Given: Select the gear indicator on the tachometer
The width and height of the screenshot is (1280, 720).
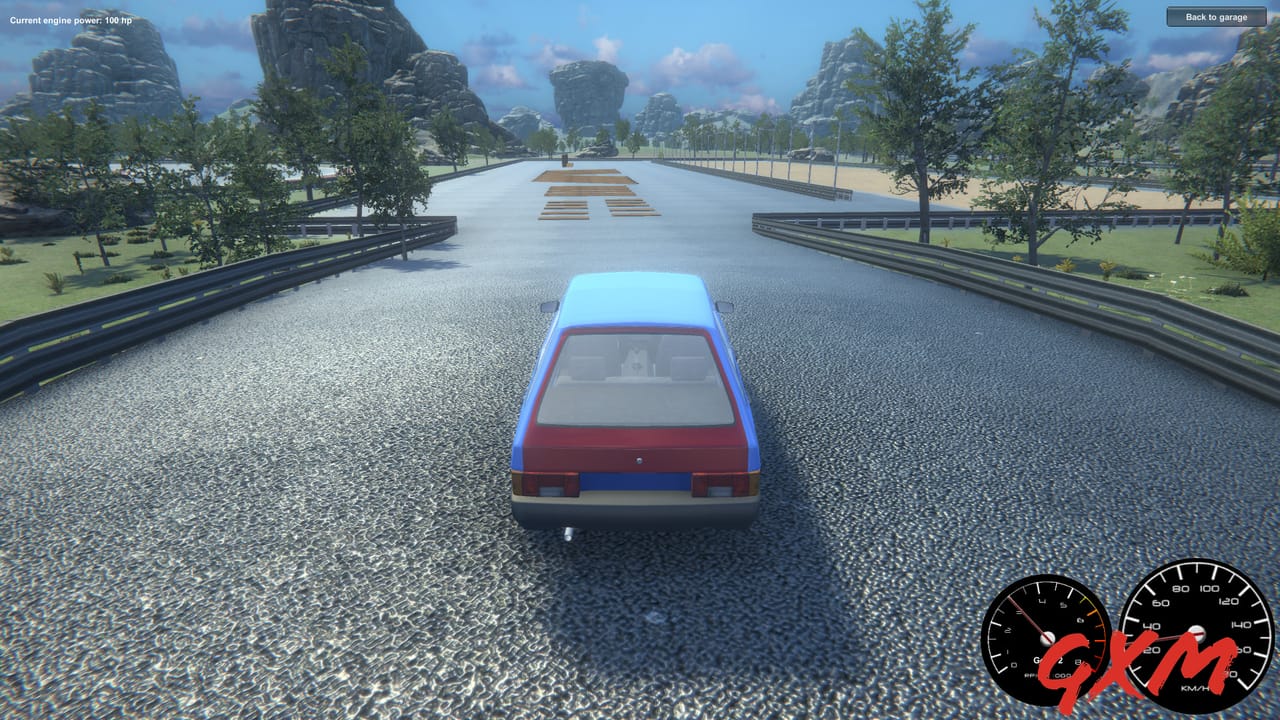Looking at the screenshot, I should [x=1048, y=661].
